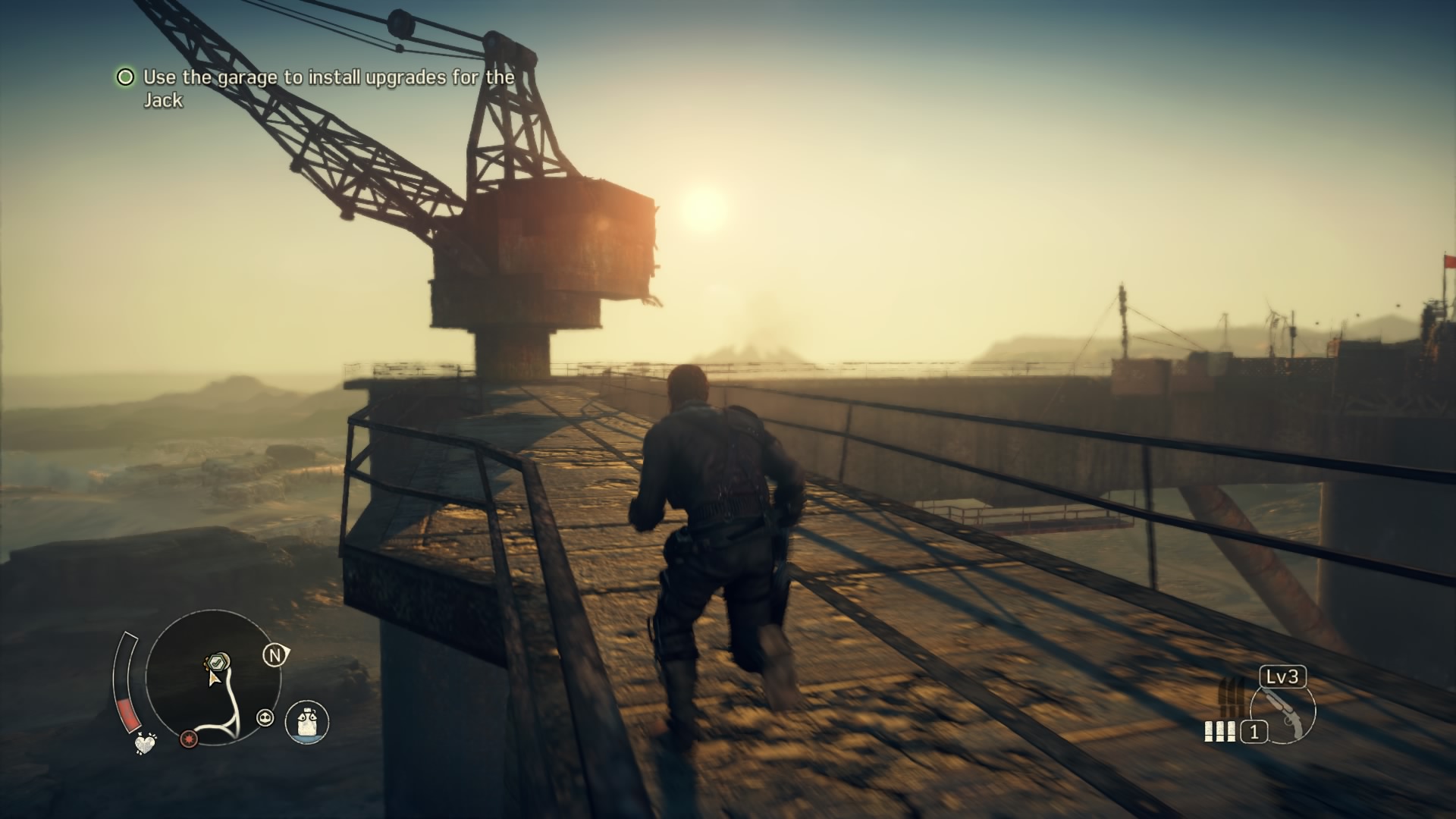The image size is (1456, 819).
Task: Click the north compass indicator on minimap
Action: pos(276,655)
